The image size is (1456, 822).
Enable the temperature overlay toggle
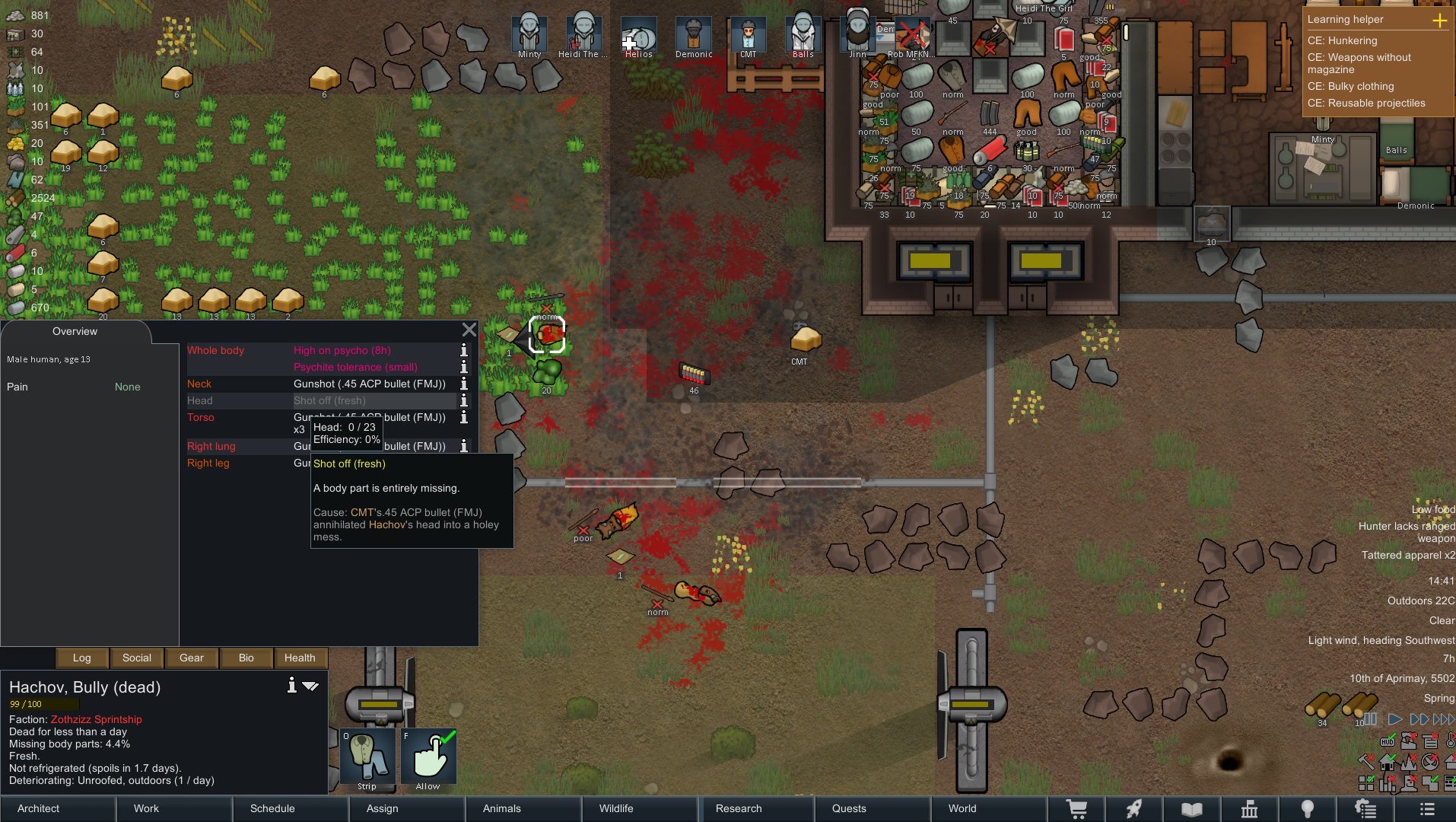click(x=1450, y=740)
